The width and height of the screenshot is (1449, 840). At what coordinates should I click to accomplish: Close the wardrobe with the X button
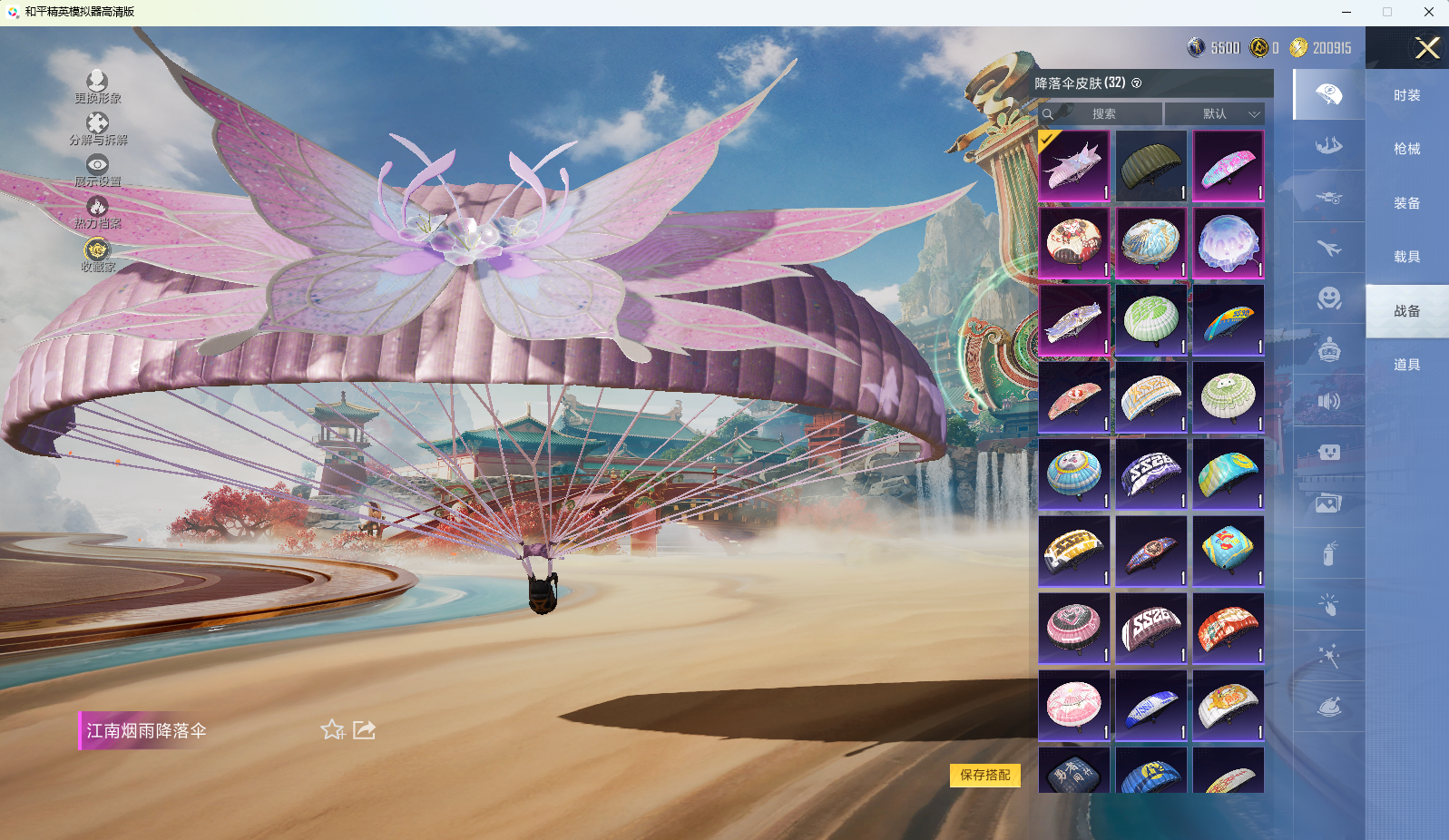point(1427,48)
